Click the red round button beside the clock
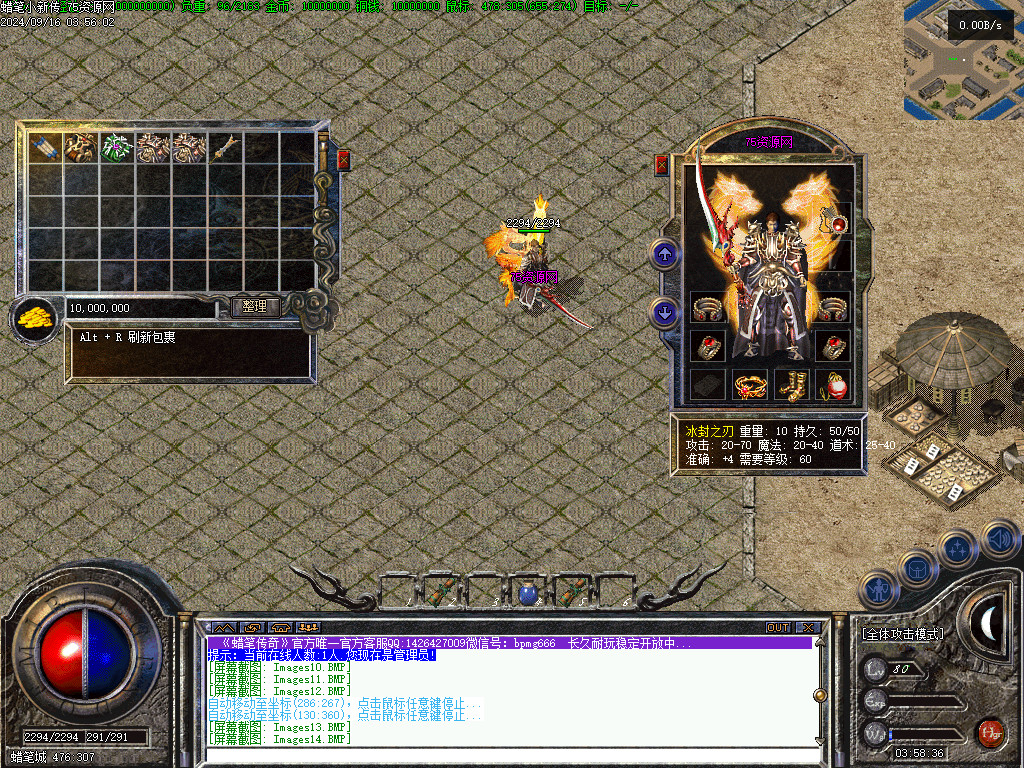This screenshot has width=1024, height=768. 990,732
